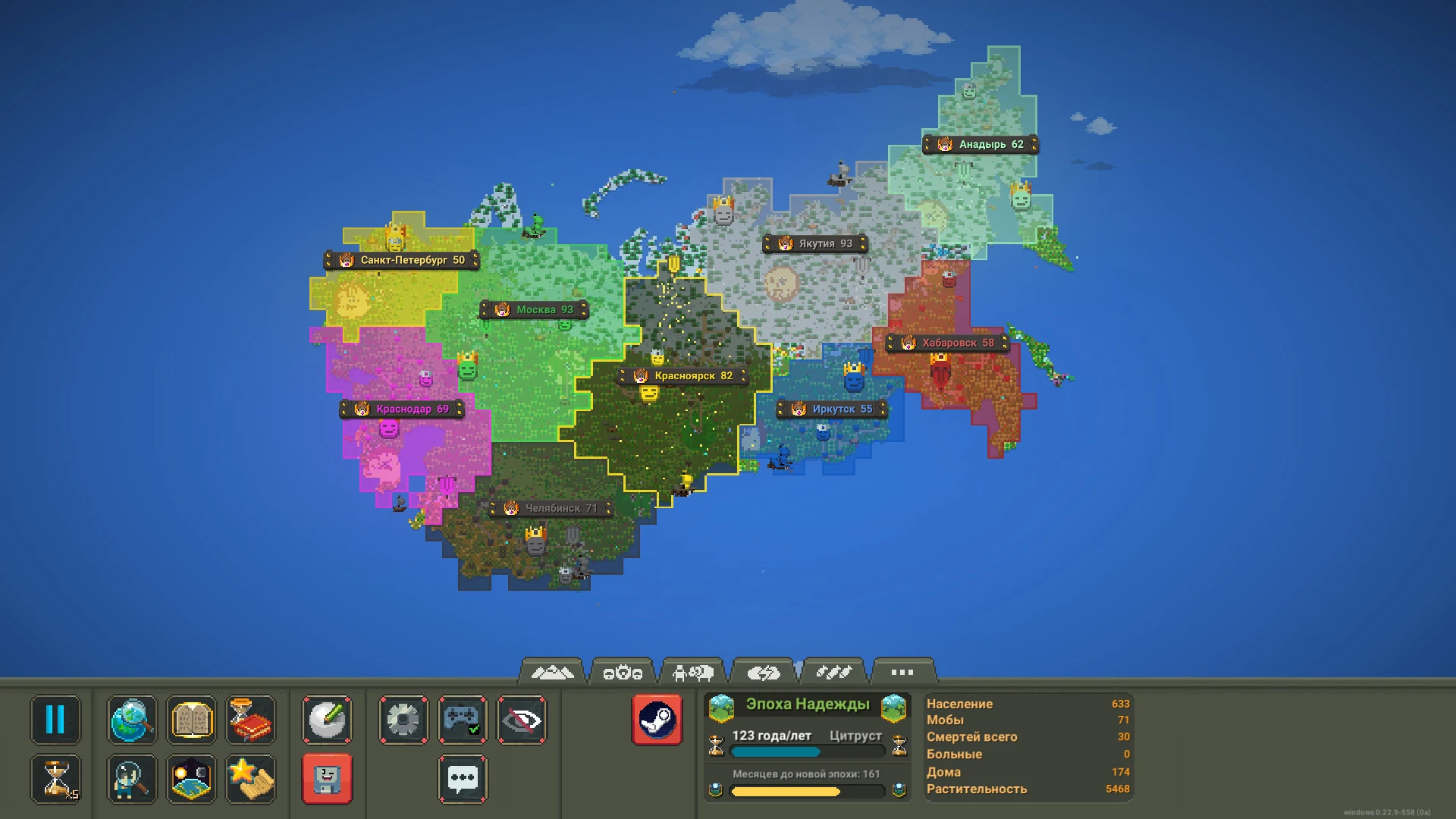Expand the '...' more tools tab
Image resolution: width=1456 pixels, height=819 pixels.
coord(901,672)
